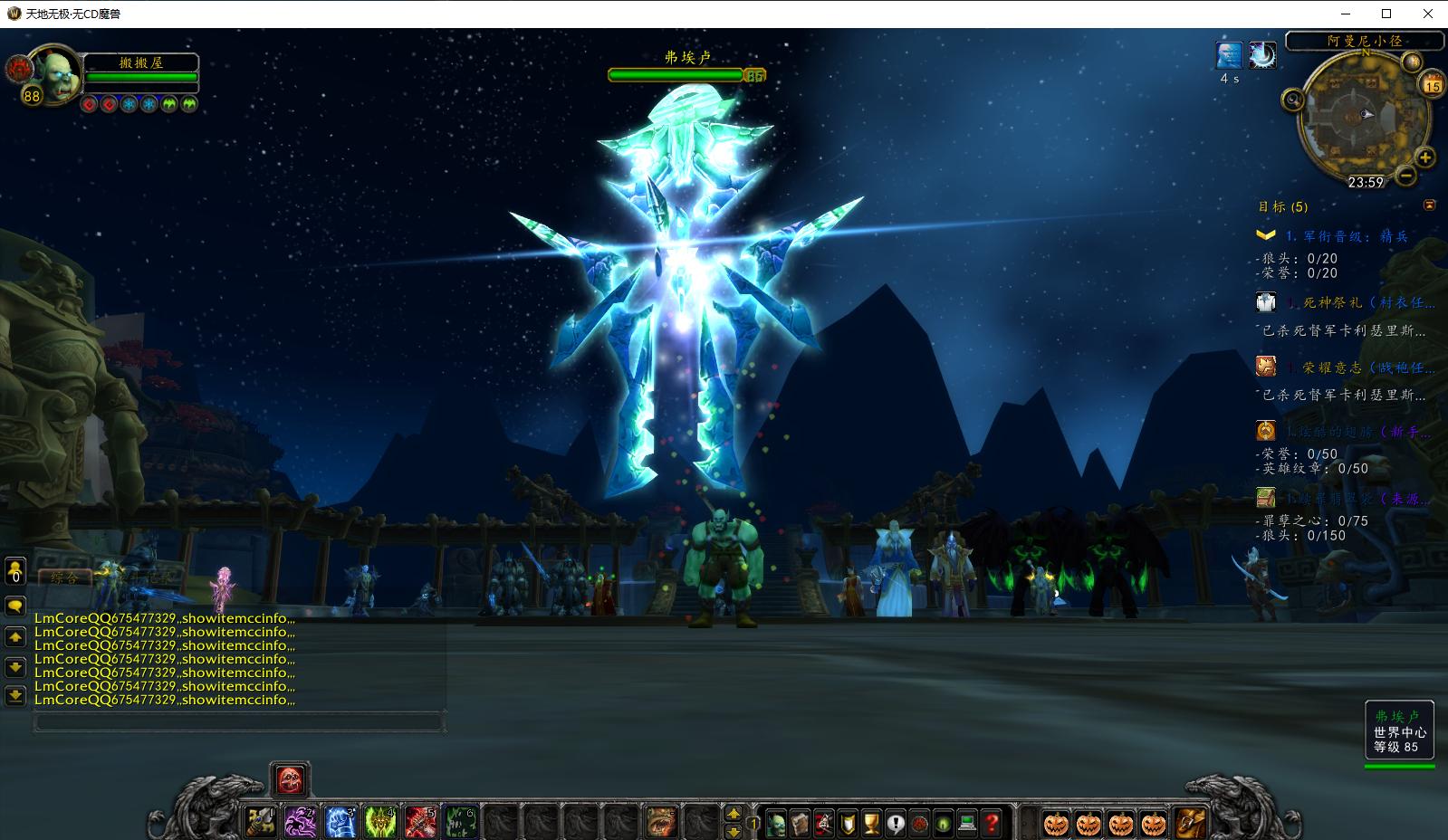Collapse the objectives tracker panel
Screen dimensions: 1448x840
coord(1430,205)
